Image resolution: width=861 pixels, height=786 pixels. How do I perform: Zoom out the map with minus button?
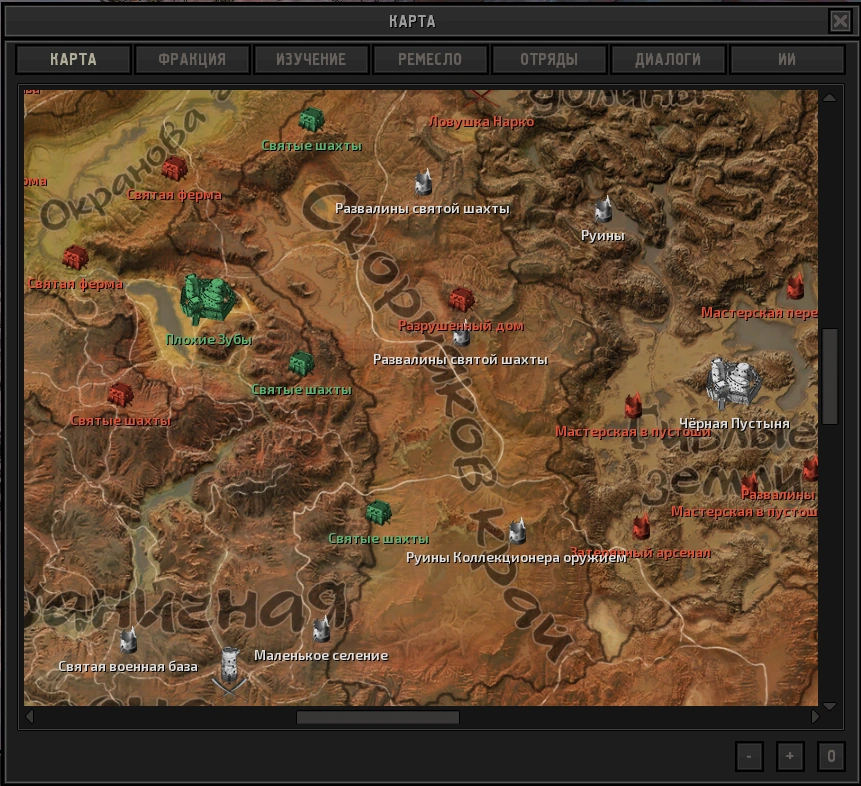pyautogui.click(x=748, y=756)
